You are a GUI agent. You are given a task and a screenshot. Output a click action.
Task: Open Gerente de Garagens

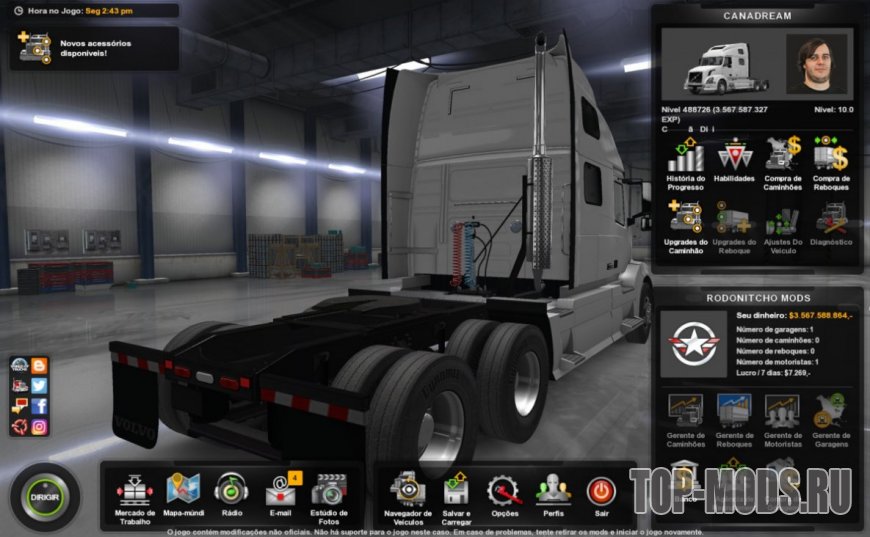[831, 418]
